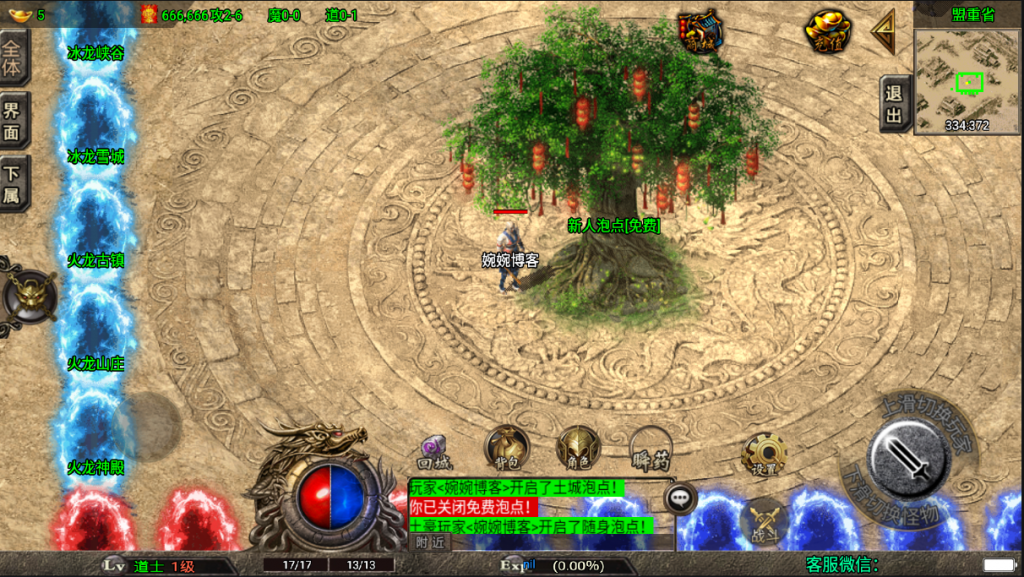Switch to the 界面 tab
Image resolution: width=1024 pixels, height=577 pixels.
tap(13, 121)
